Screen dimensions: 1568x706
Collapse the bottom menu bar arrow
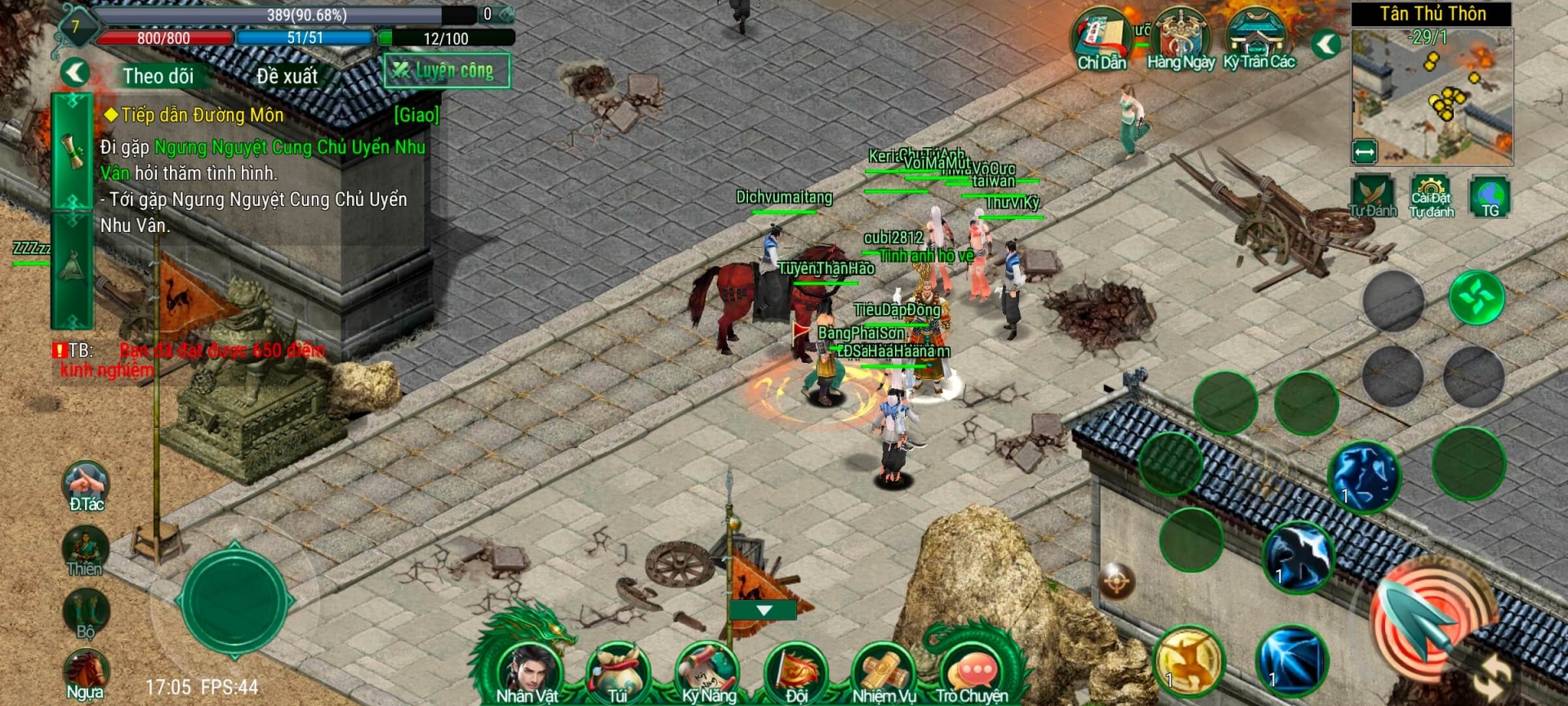764,610
